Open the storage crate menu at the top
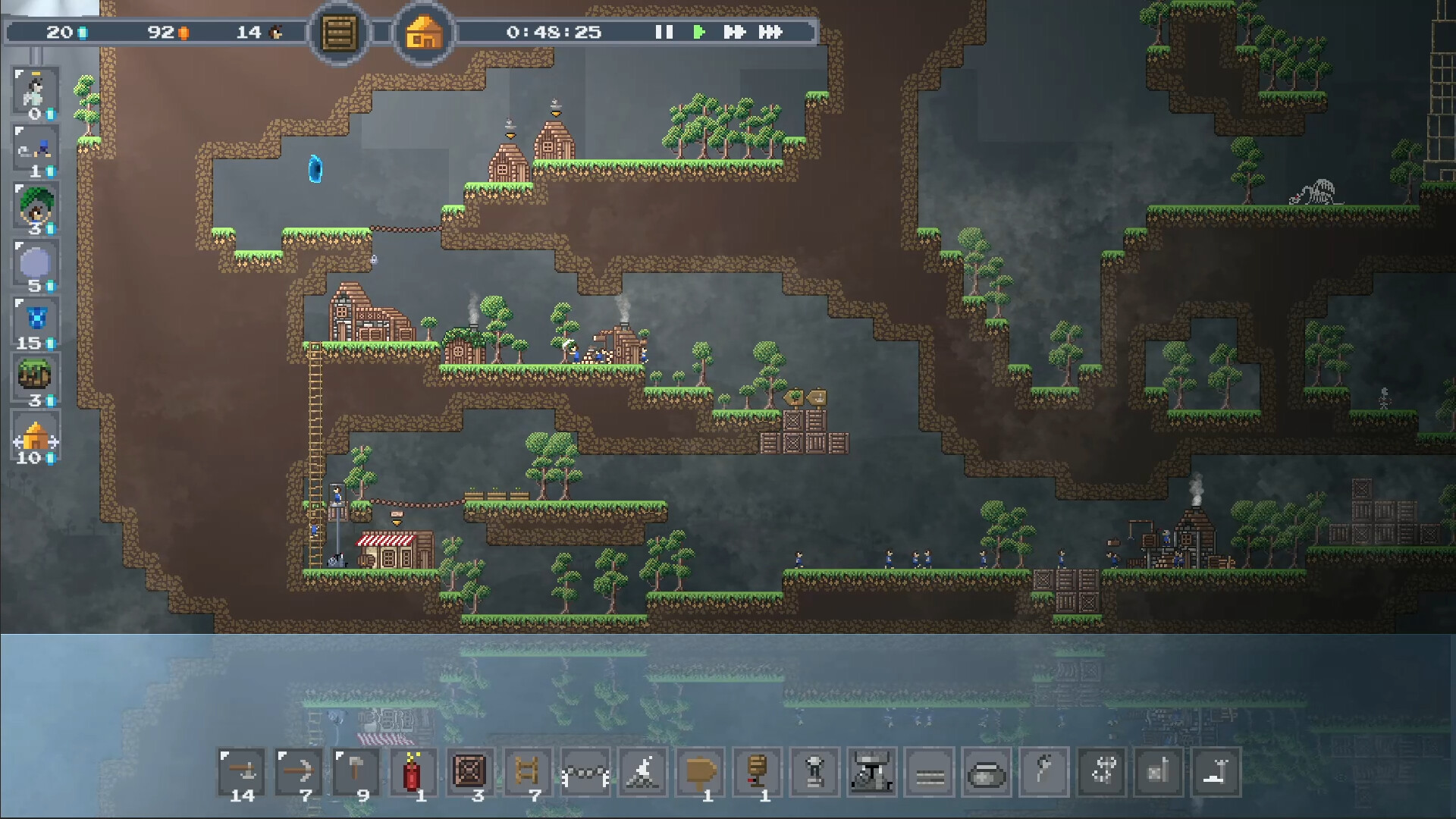Viewport: 1456px width, 819px height. [x=339, y=33]
